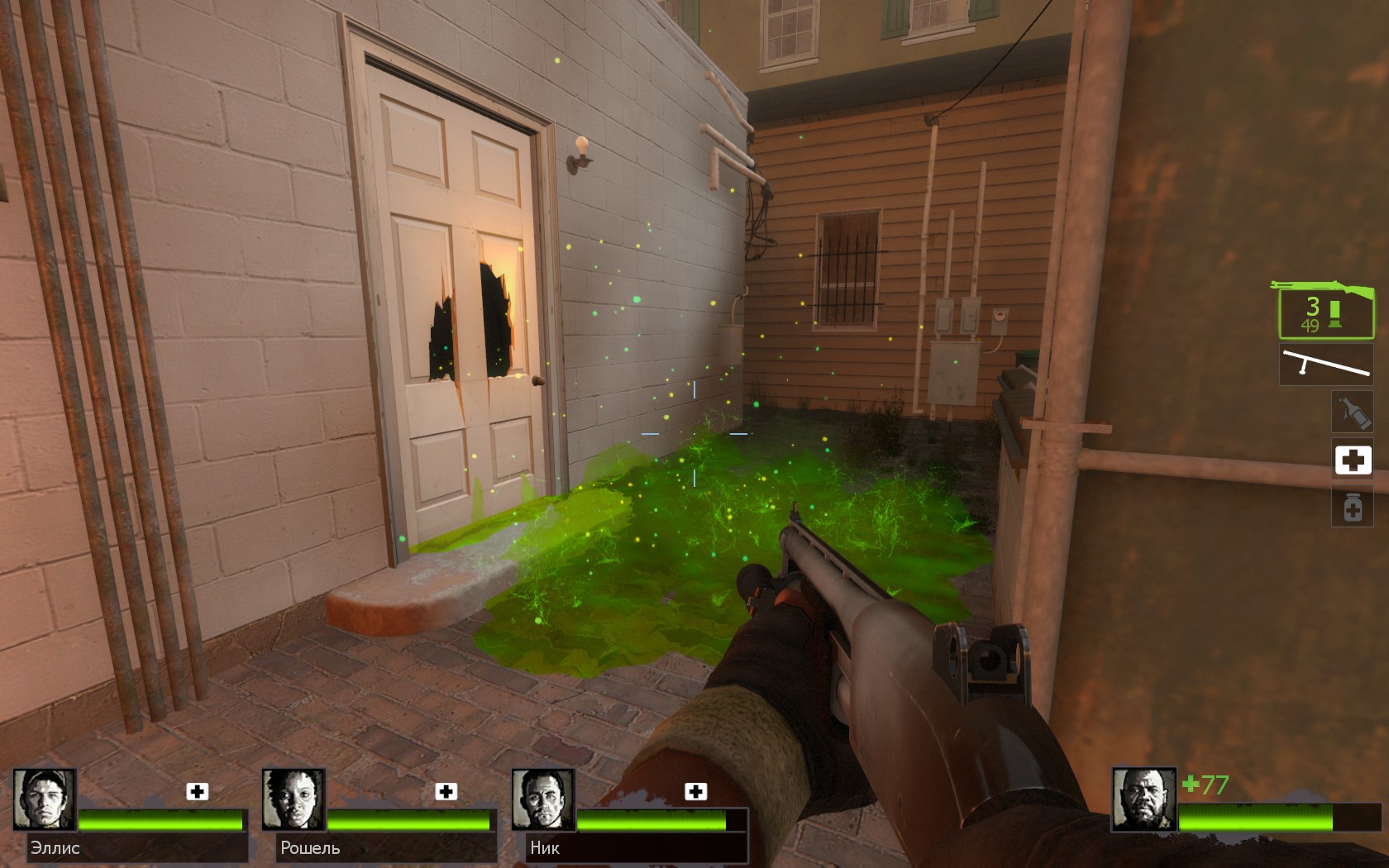Click the medkit icon above Ellis's health bar

pos(197,791)
